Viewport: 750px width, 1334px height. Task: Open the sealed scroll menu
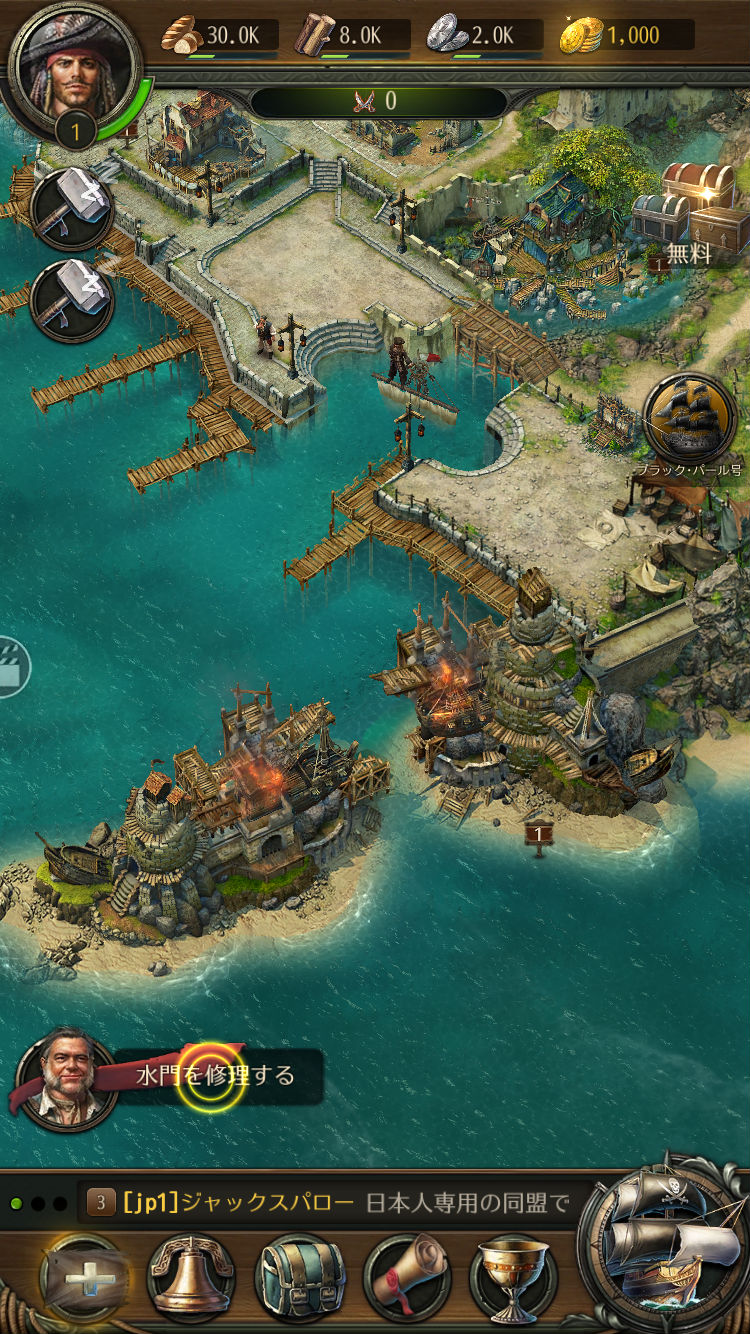click(x=407, y=1279)
